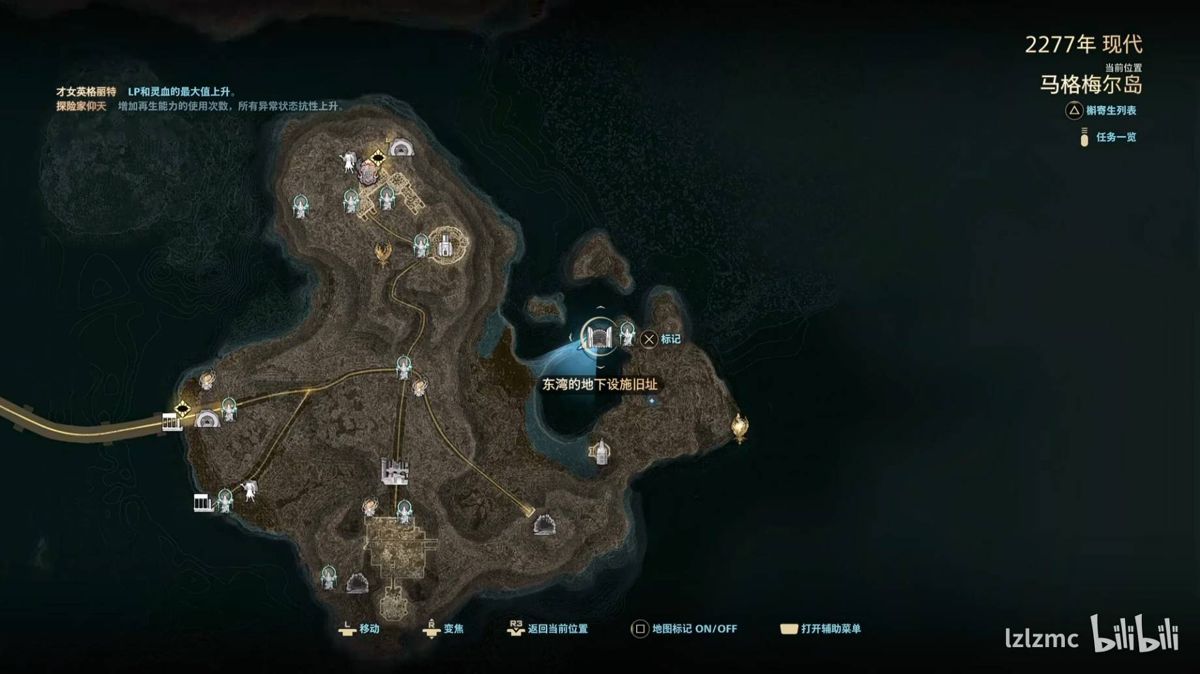Select the white castle marker at the island's center
Image resolution: width=1200 pixels, height=674 pixels.
coord(395,469)
